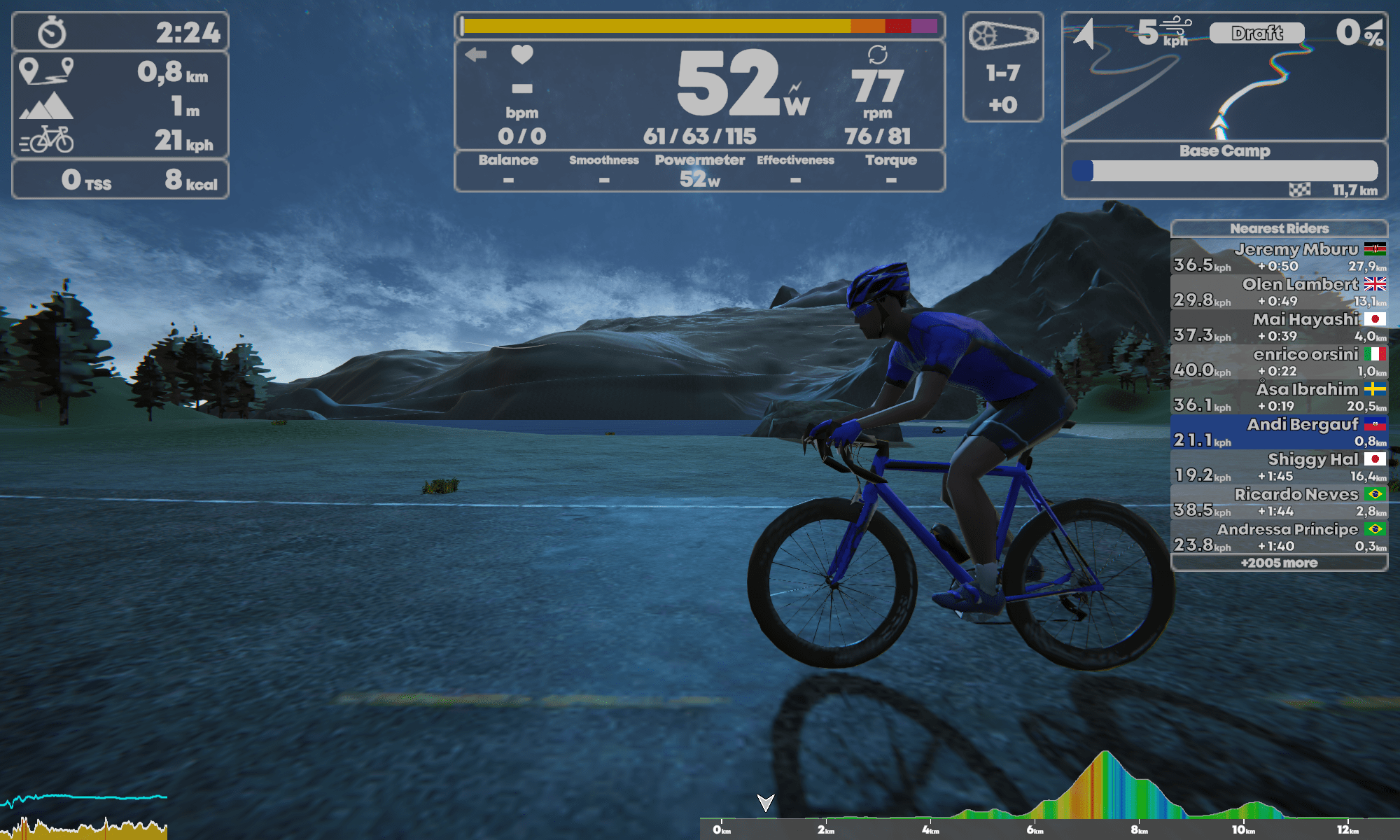The width and height of the screenshot is (1400, 840).
Task: Select highlighted Andi Bergauf row
Action: (x=1279, y=432)
